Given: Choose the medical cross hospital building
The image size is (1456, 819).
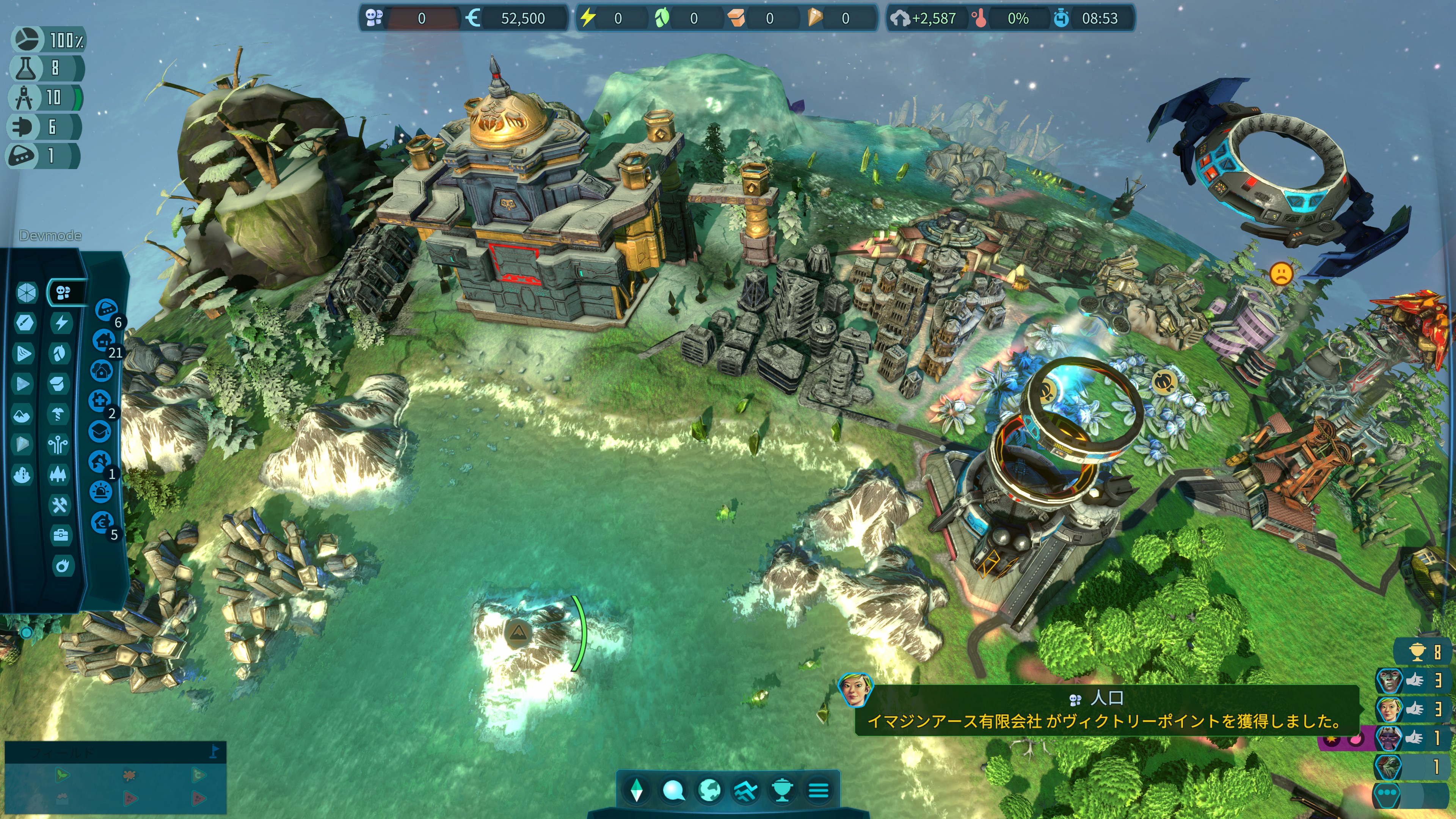Looking at the screenshot, I should tap(100, 401).
